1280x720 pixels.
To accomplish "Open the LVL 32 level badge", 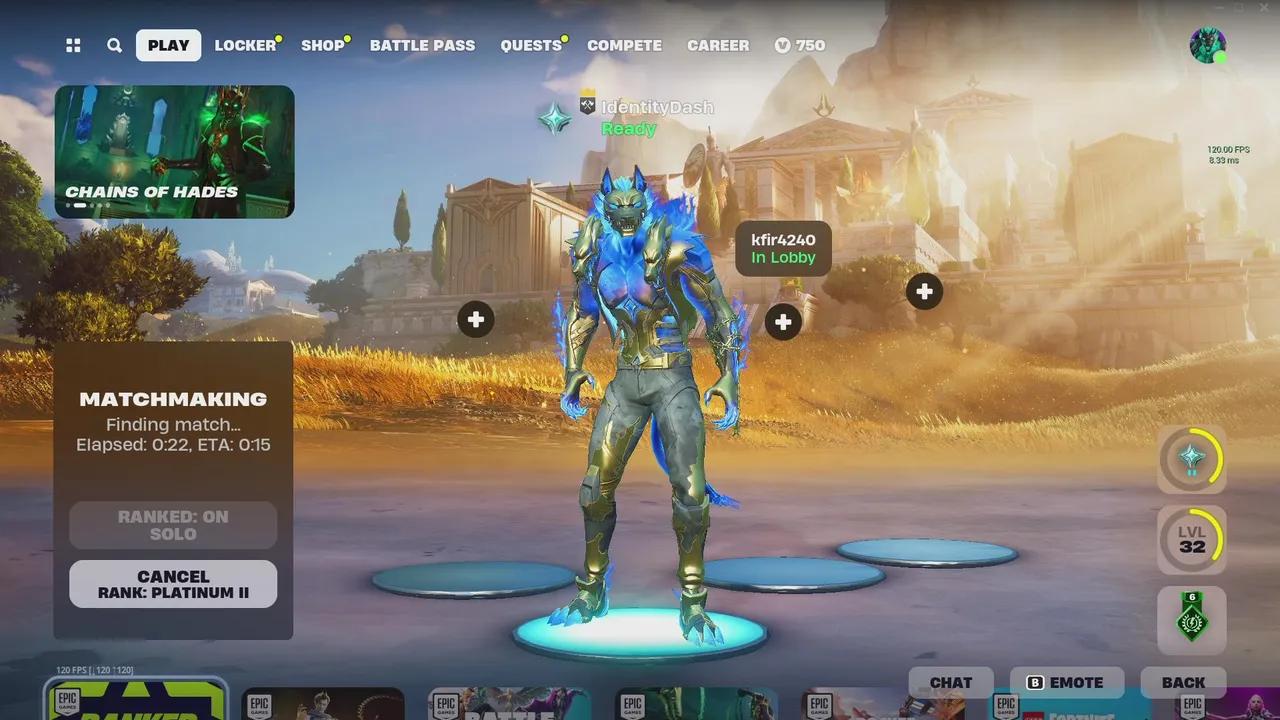I will [1192, 540].
